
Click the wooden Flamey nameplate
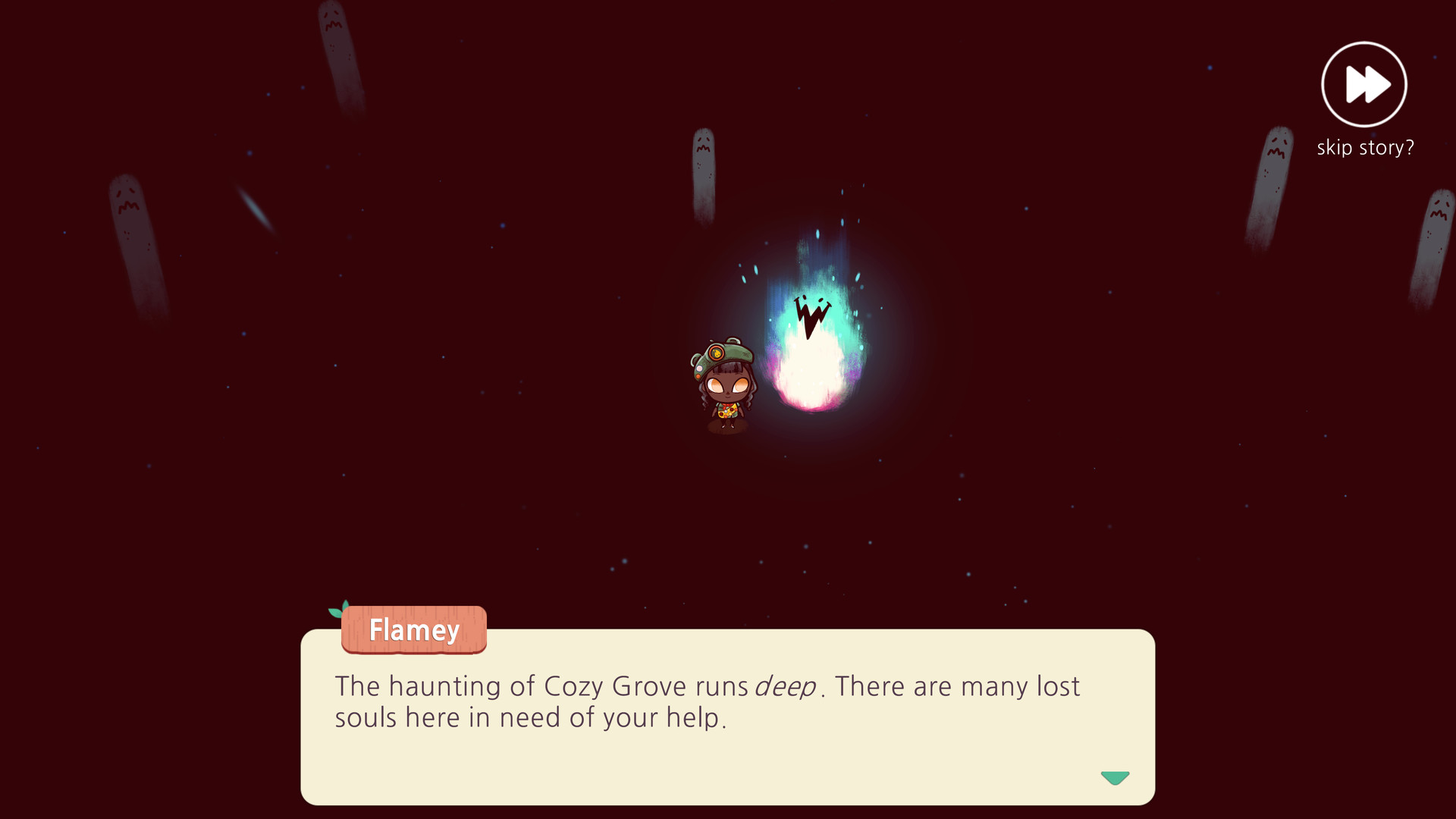click(414, 630)
